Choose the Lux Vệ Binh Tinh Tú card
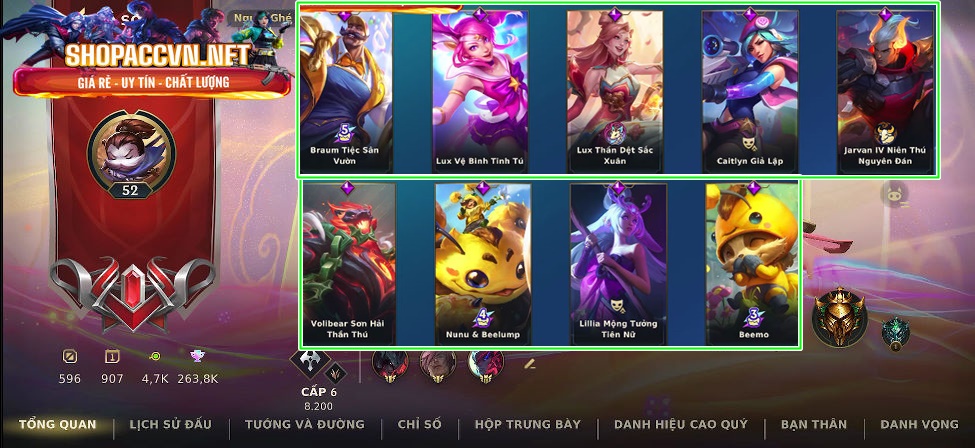This screenshot has height=448, width=975. (x=480, y=92)
